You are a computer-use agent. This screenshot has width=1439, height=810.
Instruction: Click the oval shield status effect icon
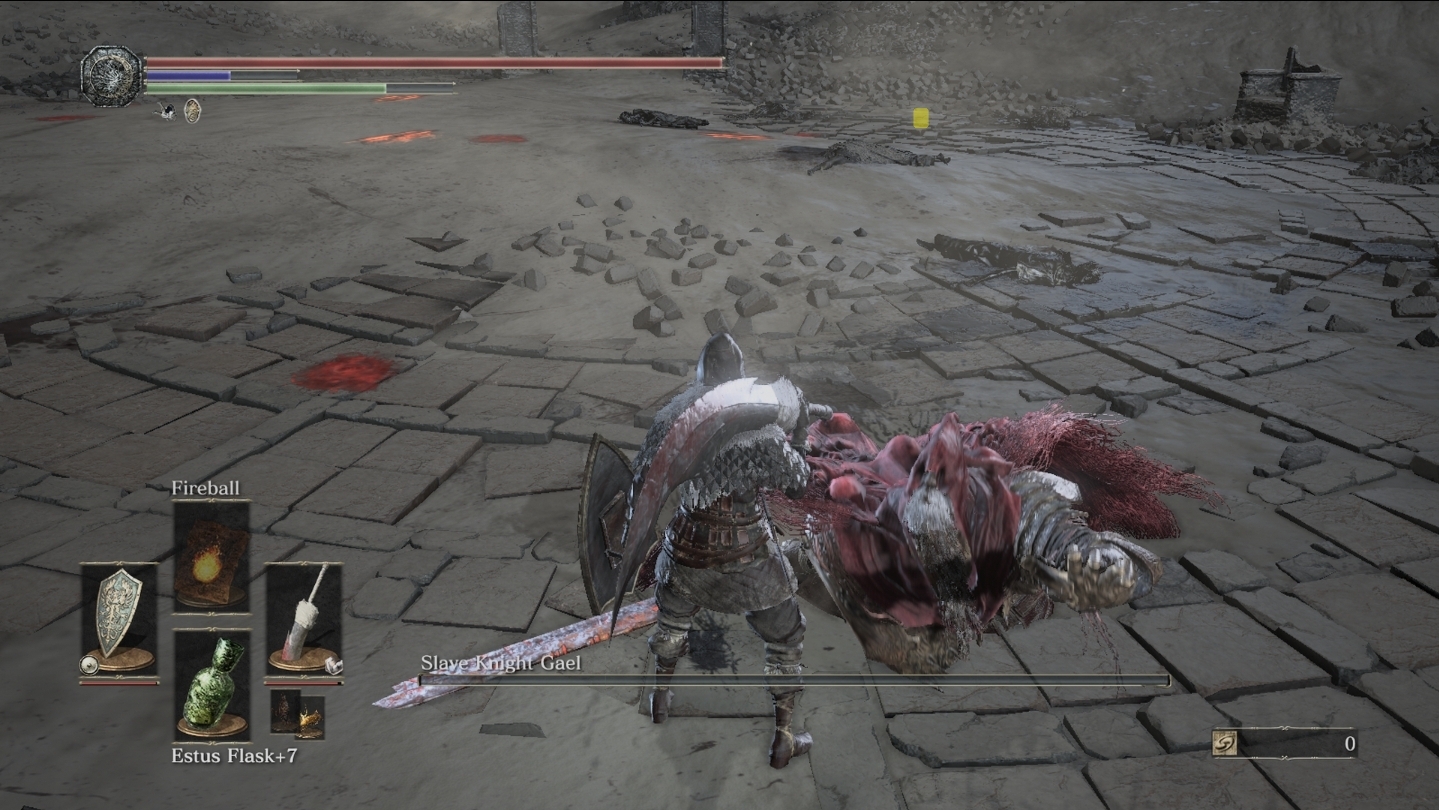pos(192,111)
